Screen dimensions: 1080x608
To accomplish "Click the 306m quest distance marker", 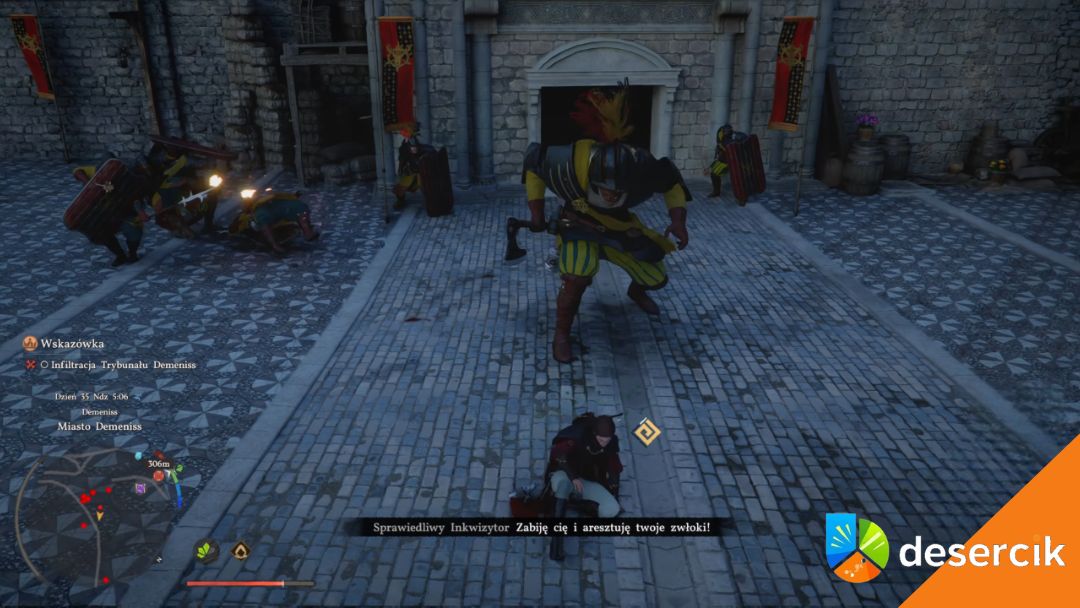I will pos(157,465).
